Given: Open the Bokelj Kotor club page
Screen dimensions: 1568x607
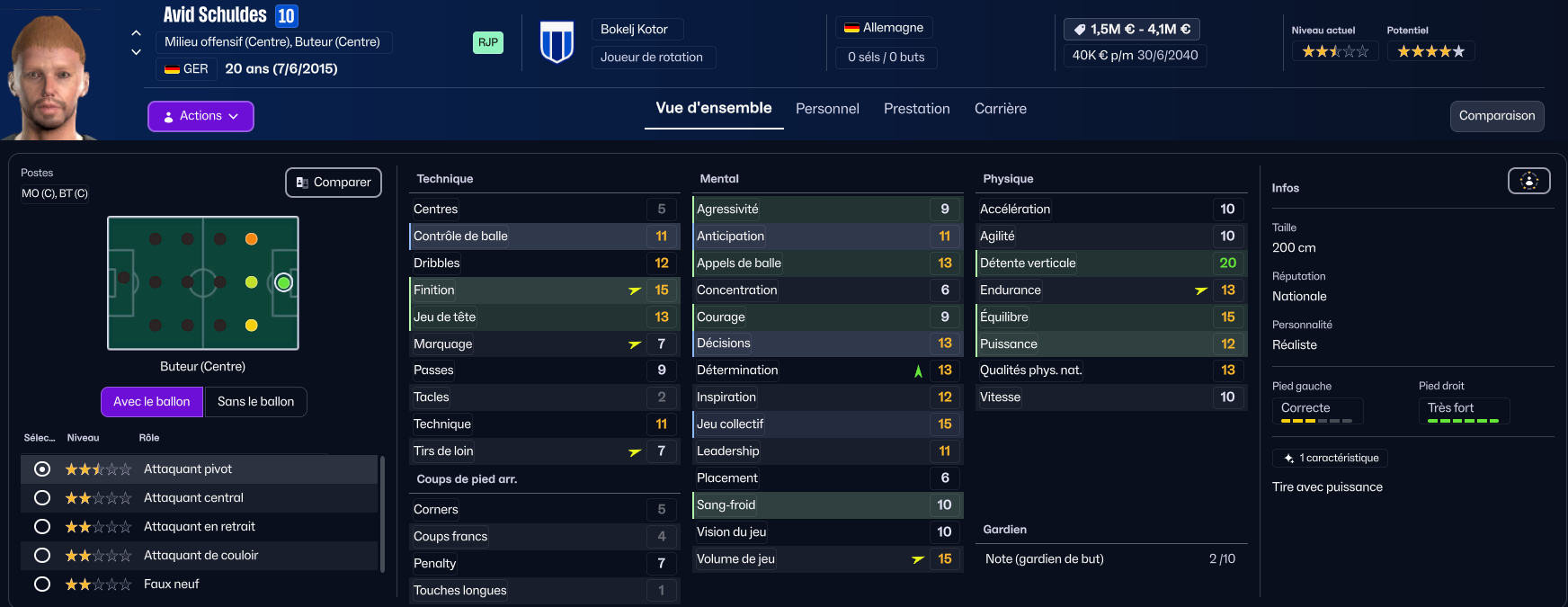Looking at the screenshot, I should 634,30.
